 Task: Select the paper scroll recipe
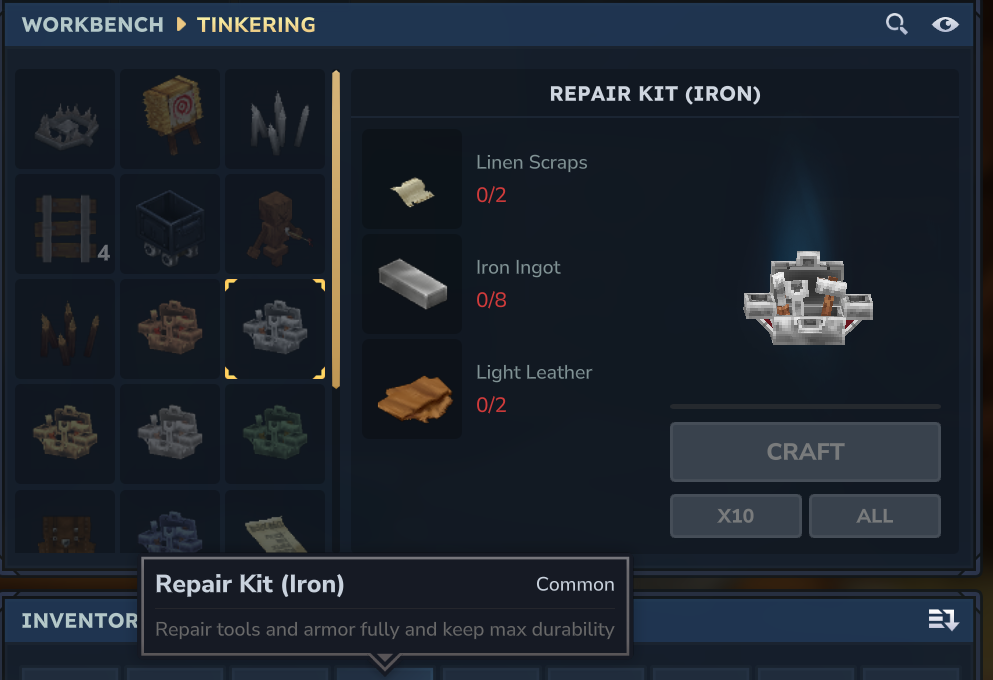(x=275, y=522)
